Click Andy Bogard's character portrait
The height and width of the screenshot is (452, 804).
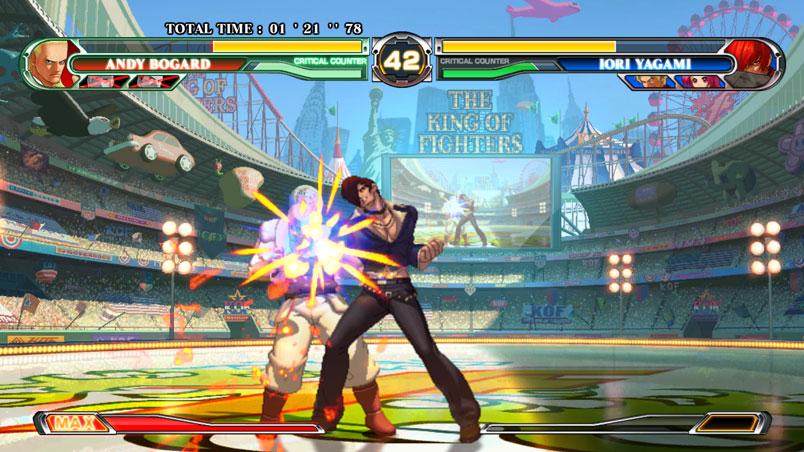[x=47, y=64]
